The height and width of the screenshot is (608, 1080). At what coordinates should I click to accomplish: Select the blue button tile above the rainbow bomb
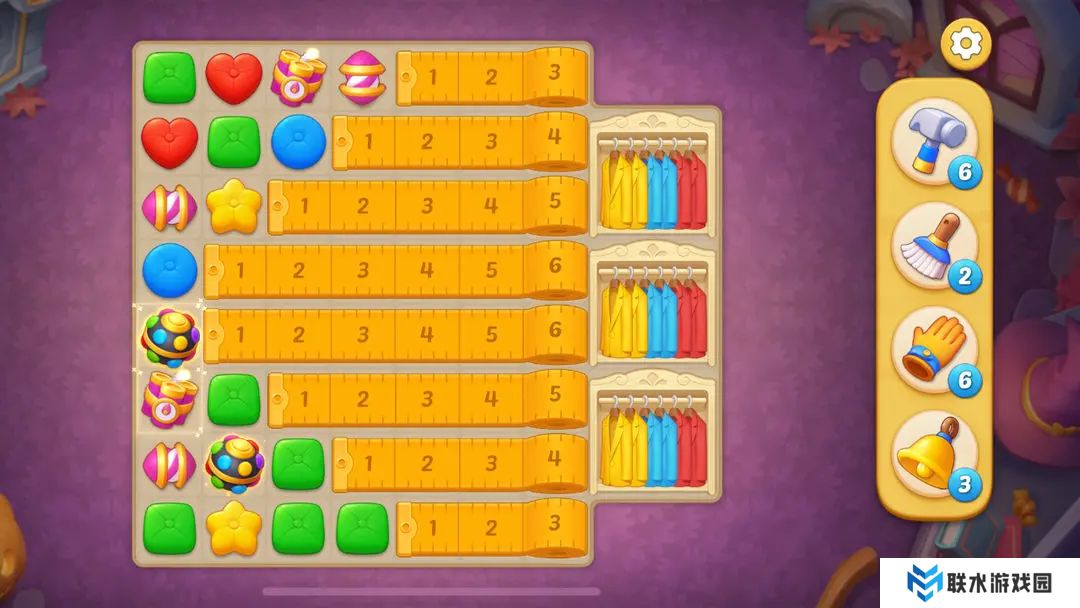(x=169, y=269)
